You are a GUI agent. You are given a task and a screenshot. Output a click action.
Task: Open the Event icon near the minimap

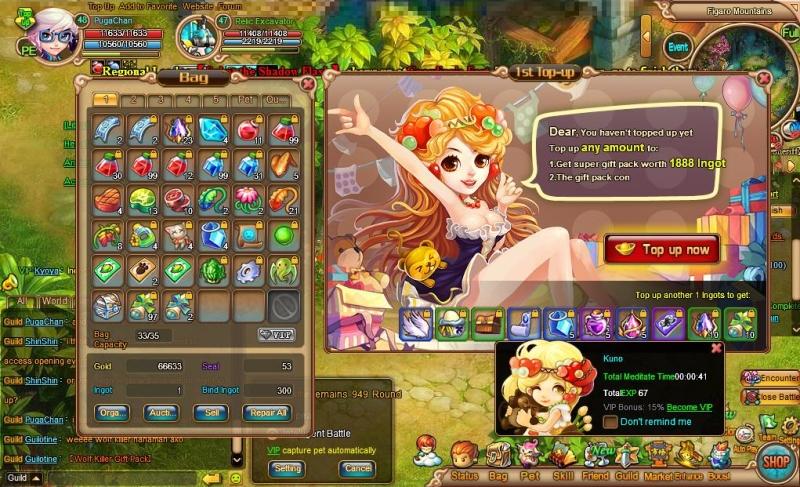pyautogui.click(x=678, y=47)
